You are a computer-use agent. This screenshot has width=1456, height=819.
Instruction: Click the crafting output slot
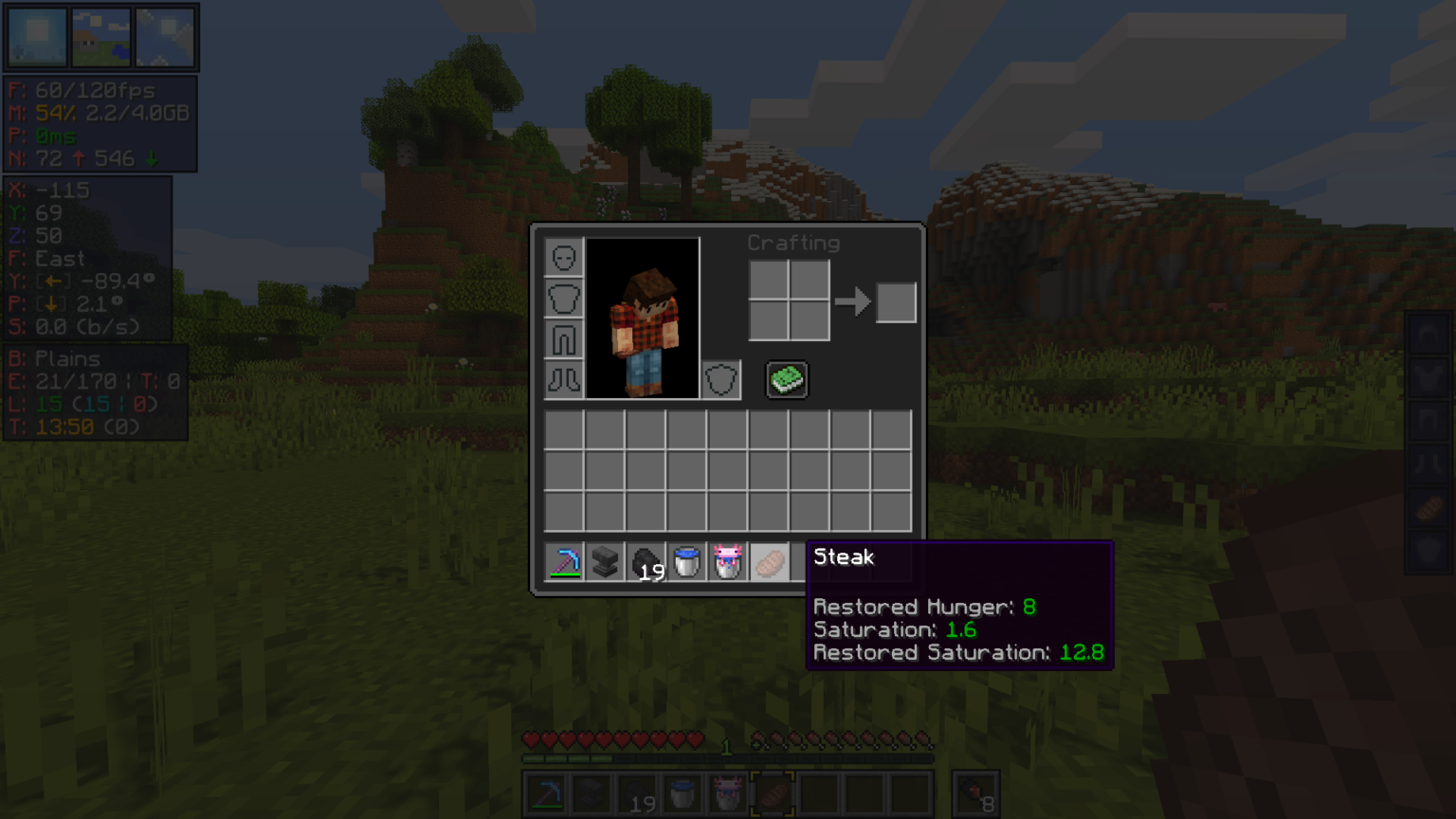896,302
